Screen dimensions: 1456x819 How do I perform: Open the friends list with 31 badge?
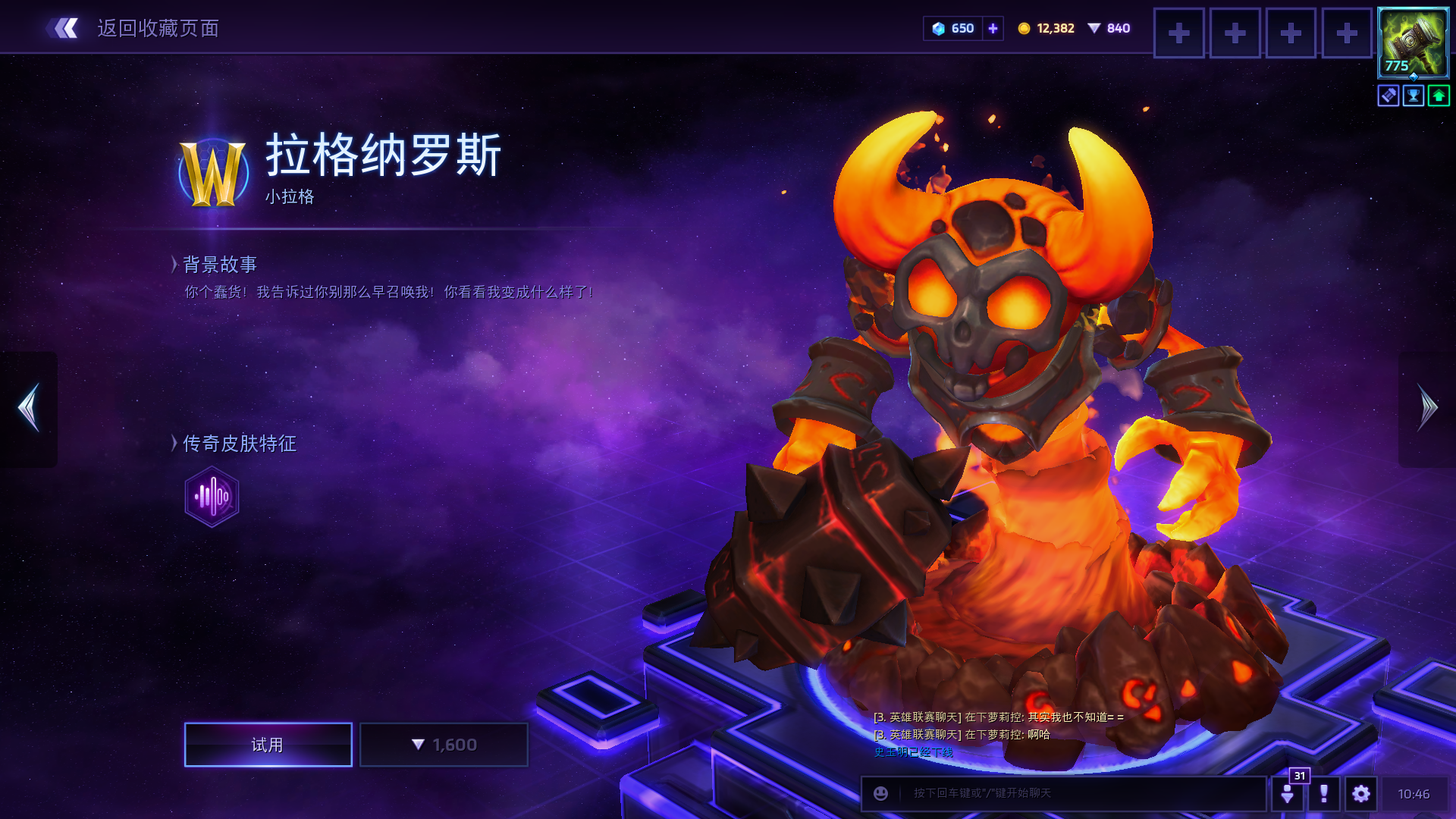coord(1287,793)
